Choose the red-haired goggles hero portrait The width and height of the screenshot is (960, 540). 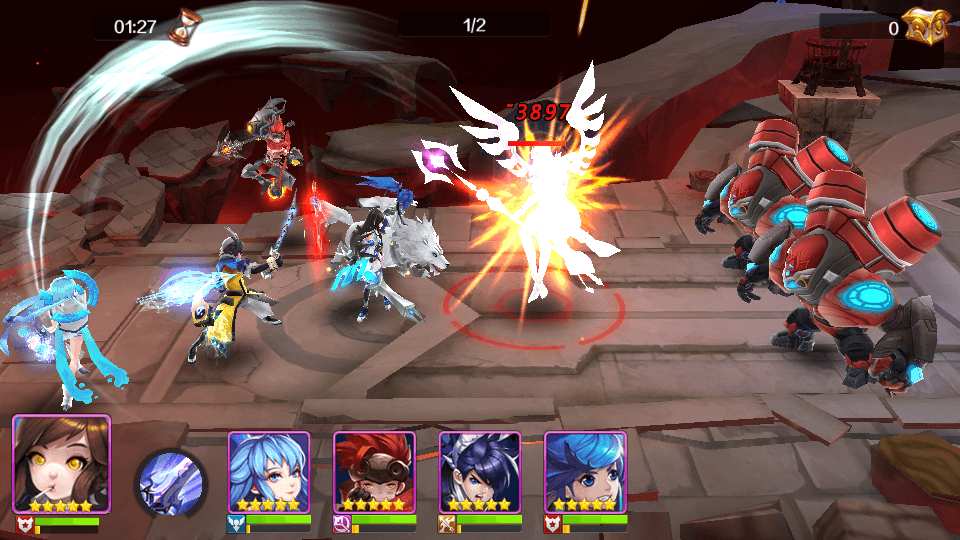374,472
